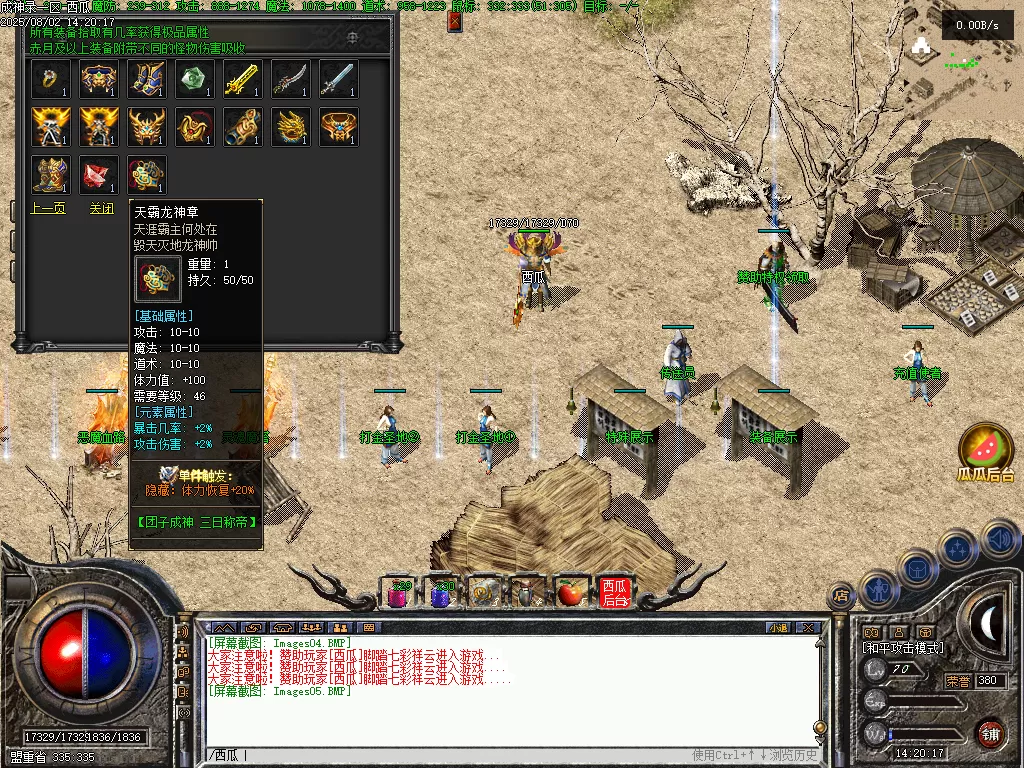
Task: Open the shop via 店 button
Action: pyautogui.click(x=841, y=597)
